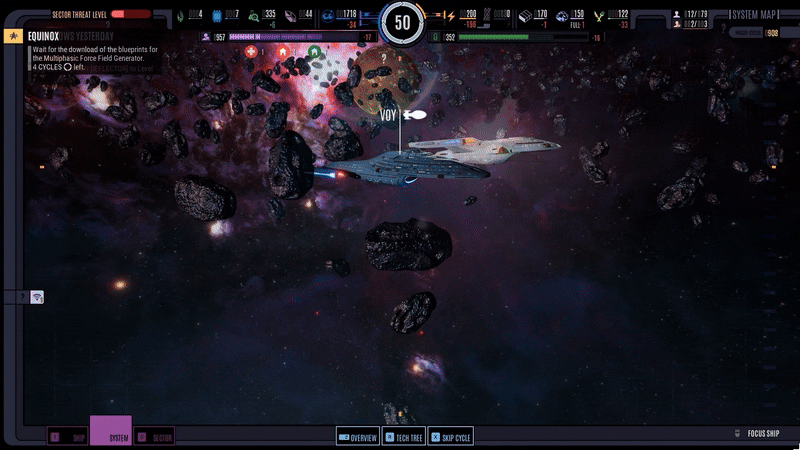The height and width of the screenshot is (450, 800).
Task: Open the Tech Tree
Action: coord(404,437)
